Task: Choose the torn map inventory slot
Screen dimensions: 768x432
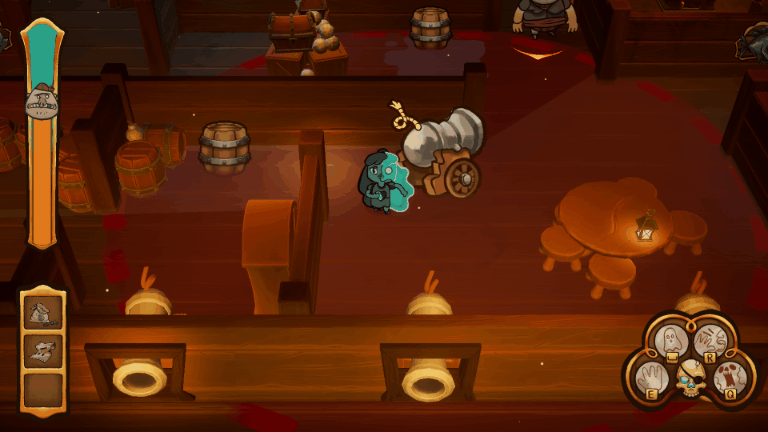Action: 43,350
